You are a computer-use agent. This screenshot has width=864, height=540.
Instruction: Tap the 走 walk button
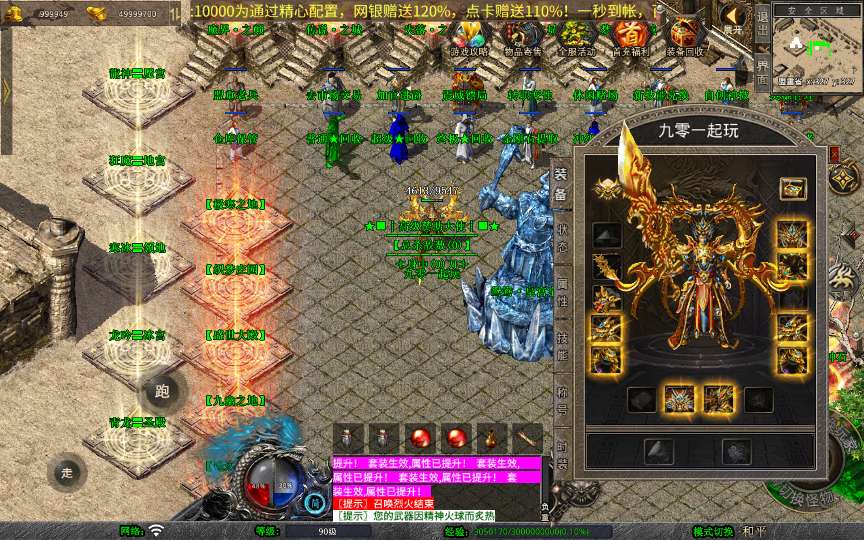[x=67, y=472]
